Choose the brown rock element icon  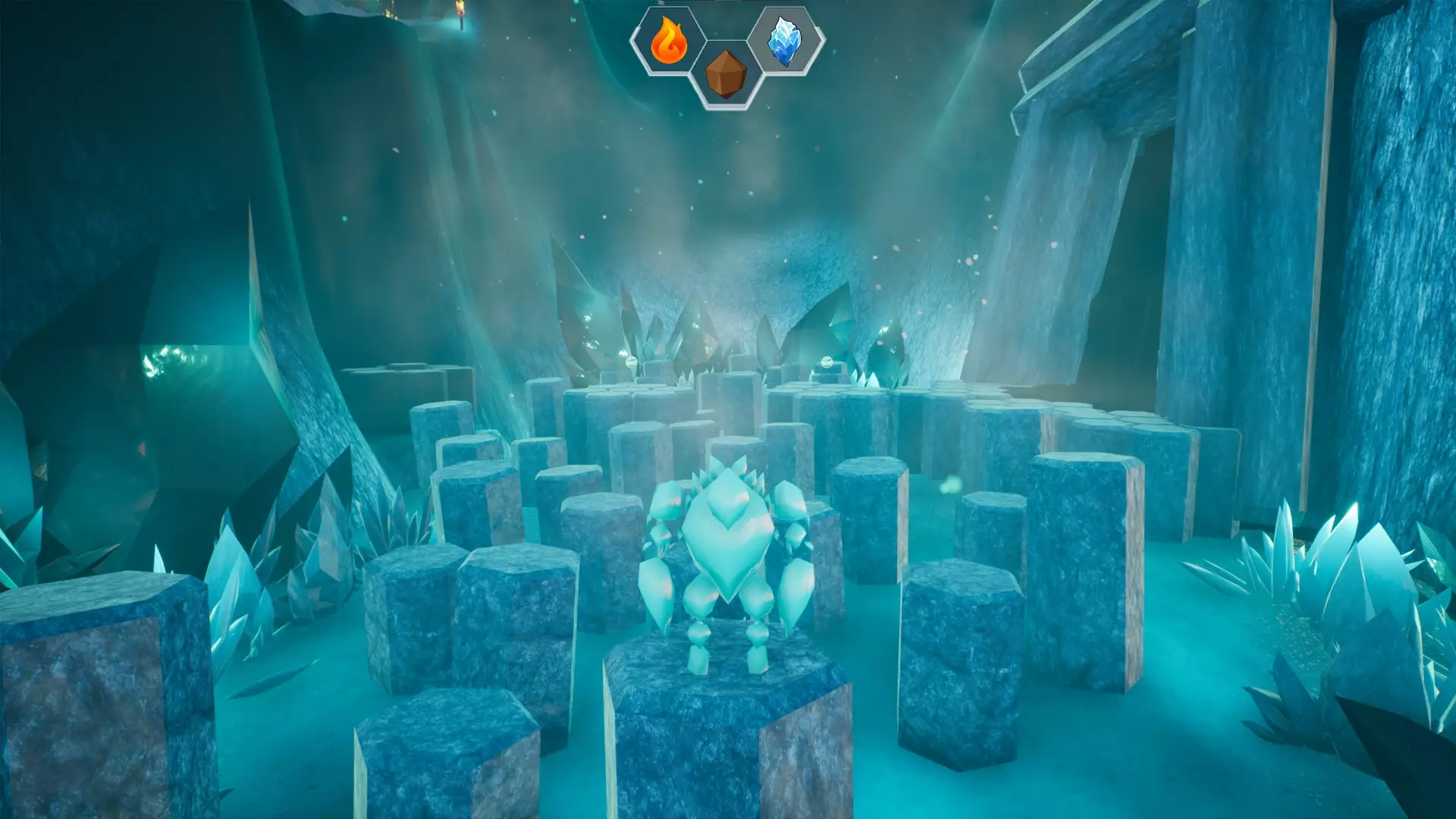(x=726, y=74)
